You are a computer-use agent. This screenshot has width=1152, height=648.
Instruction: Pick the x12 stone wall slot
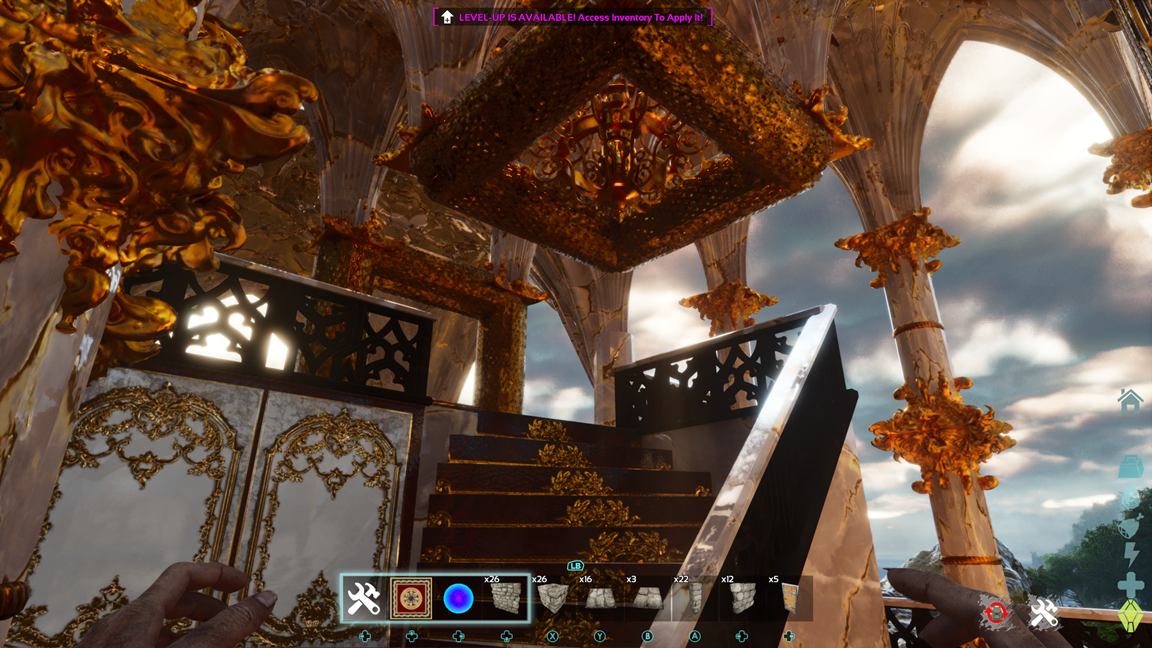(x=742, y=599)
